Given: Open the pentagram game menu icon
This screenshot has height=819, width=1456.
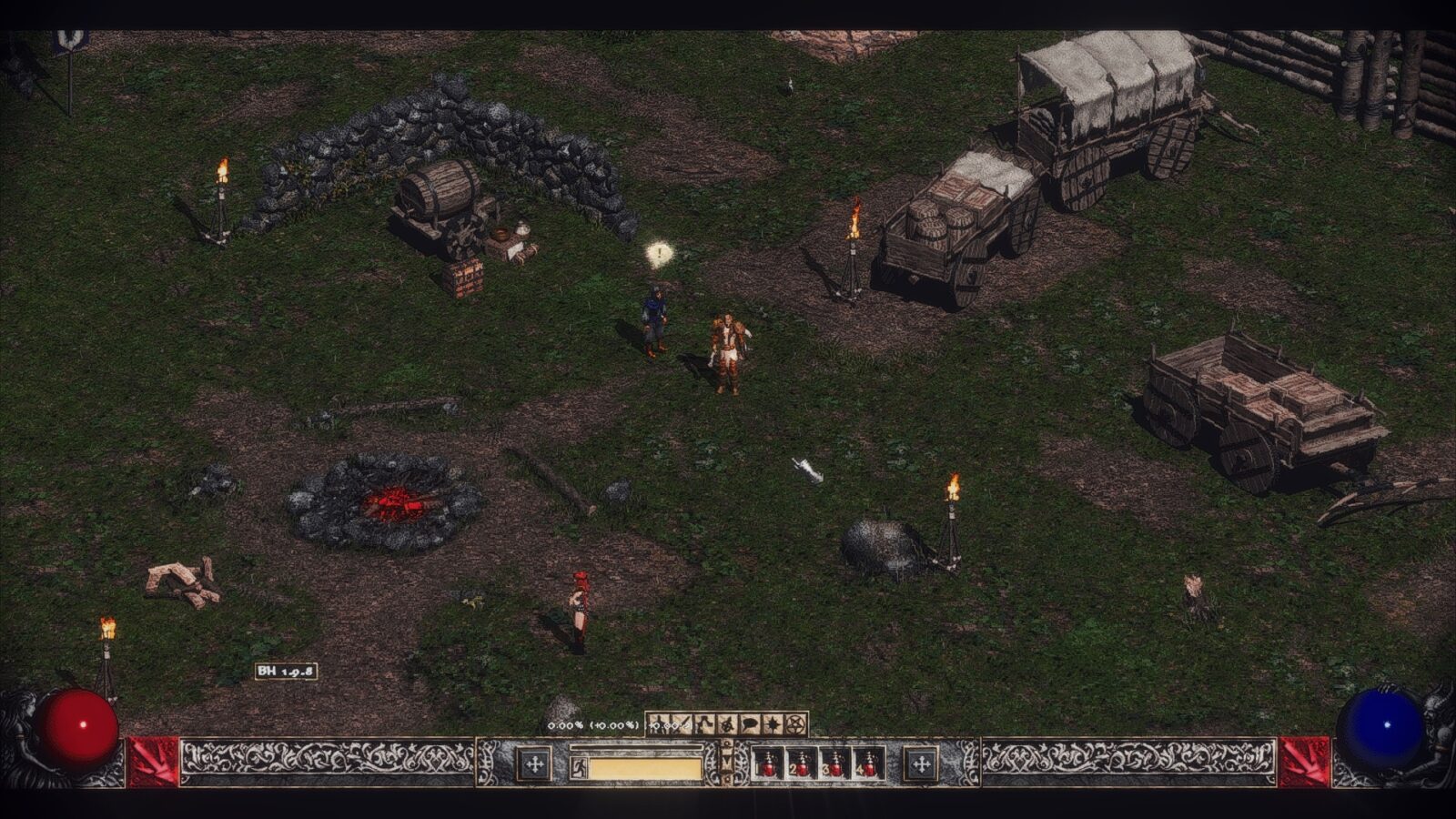Looking at the screenshot, I should coord(796,724).
